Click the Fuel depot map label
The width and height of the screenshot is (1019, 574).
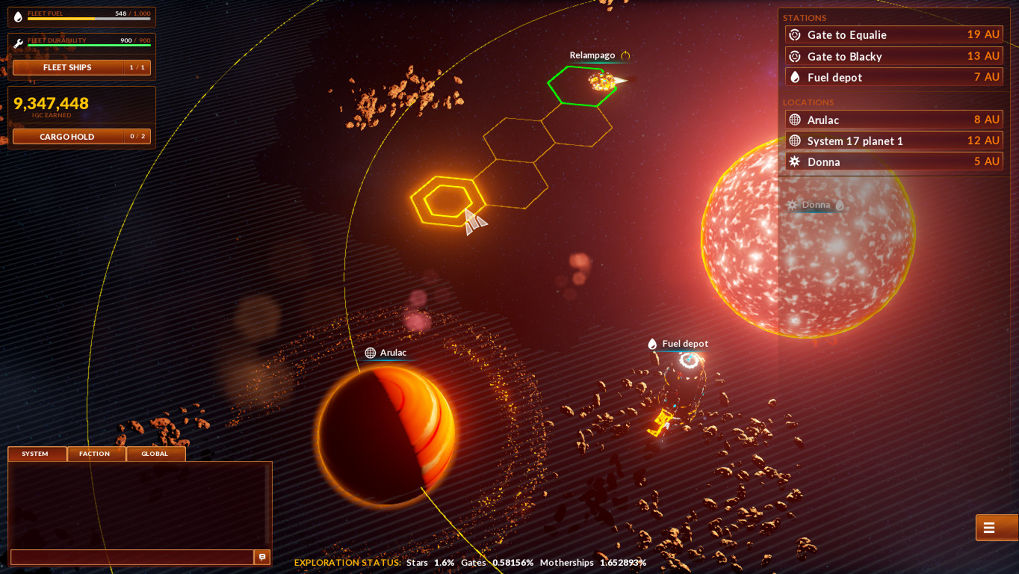[x=684, y=344]
